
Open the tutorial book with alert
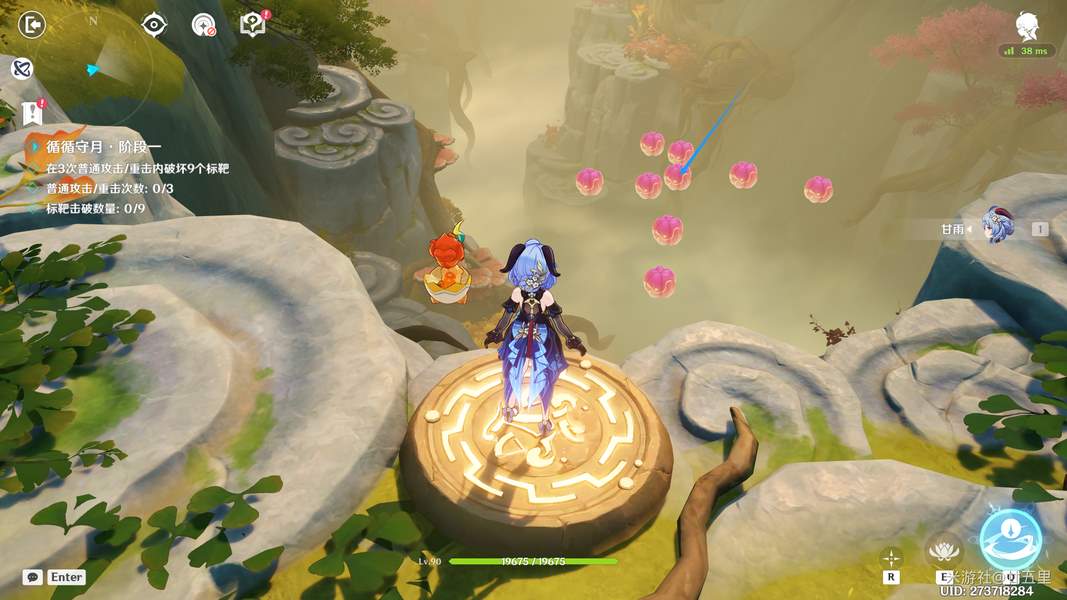253,23
